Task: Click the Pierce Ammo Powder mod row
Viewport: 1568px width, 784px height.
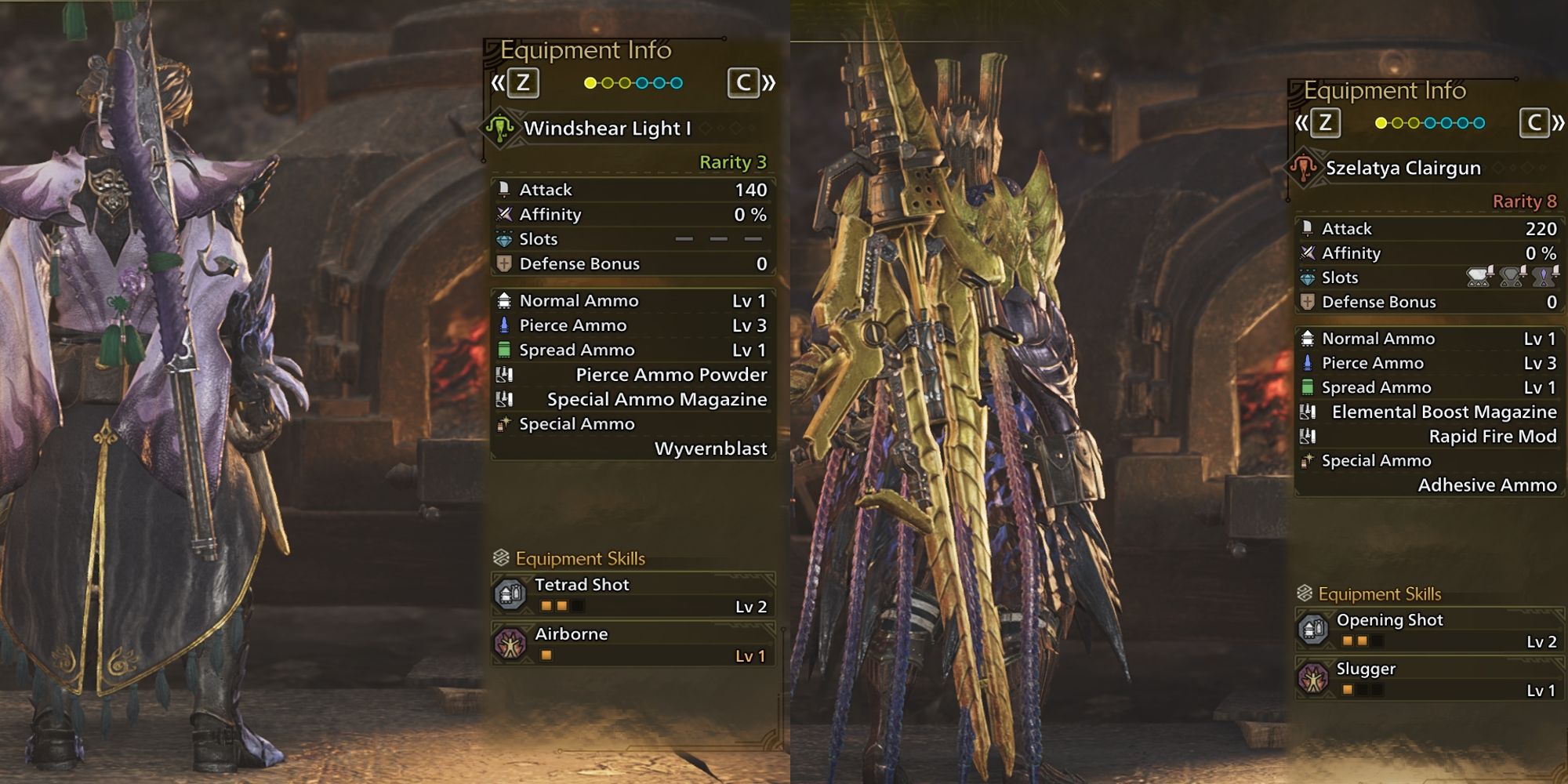Action: pos(633,375)
